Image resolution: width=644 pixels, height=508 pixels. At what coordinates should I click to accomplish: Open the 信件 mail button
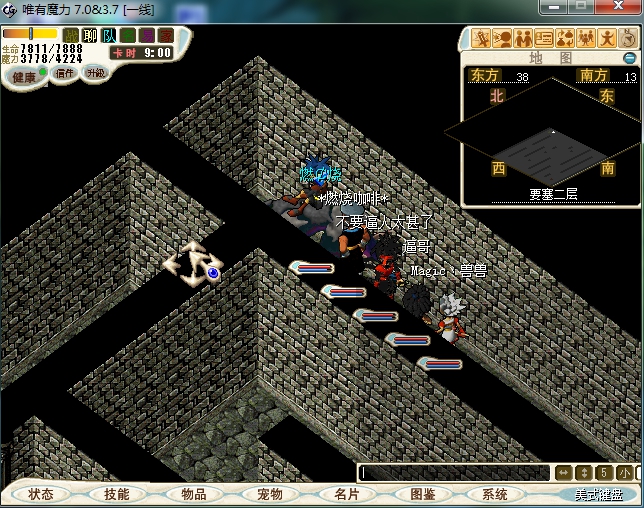tap(65, 73)
